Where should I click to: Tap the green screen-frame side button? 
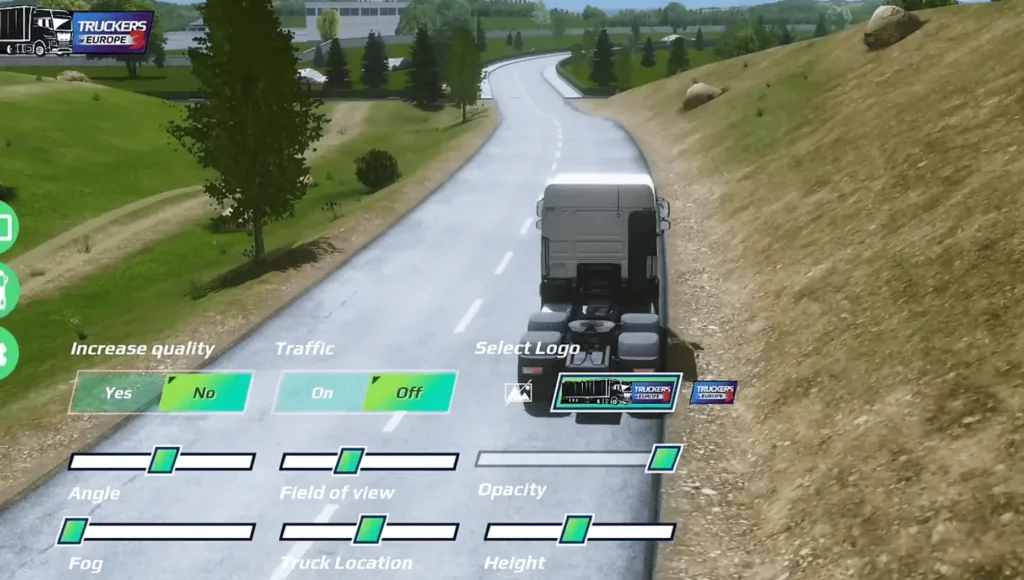click(6, 228)
